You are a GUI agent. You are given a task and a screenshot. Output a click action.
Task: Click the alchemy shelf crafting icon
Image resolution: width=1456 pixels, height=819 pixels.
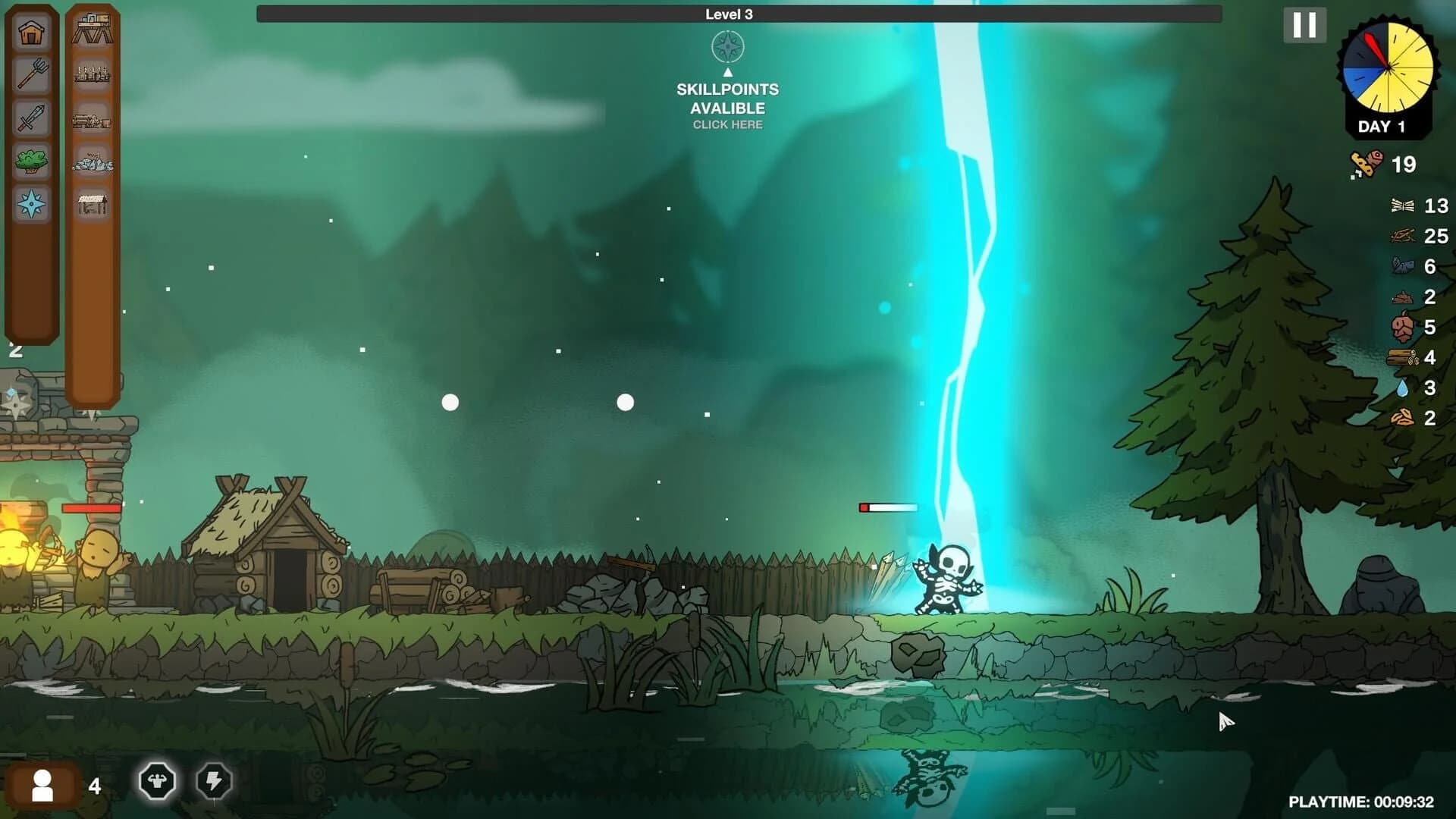click(x=92, y=74)
